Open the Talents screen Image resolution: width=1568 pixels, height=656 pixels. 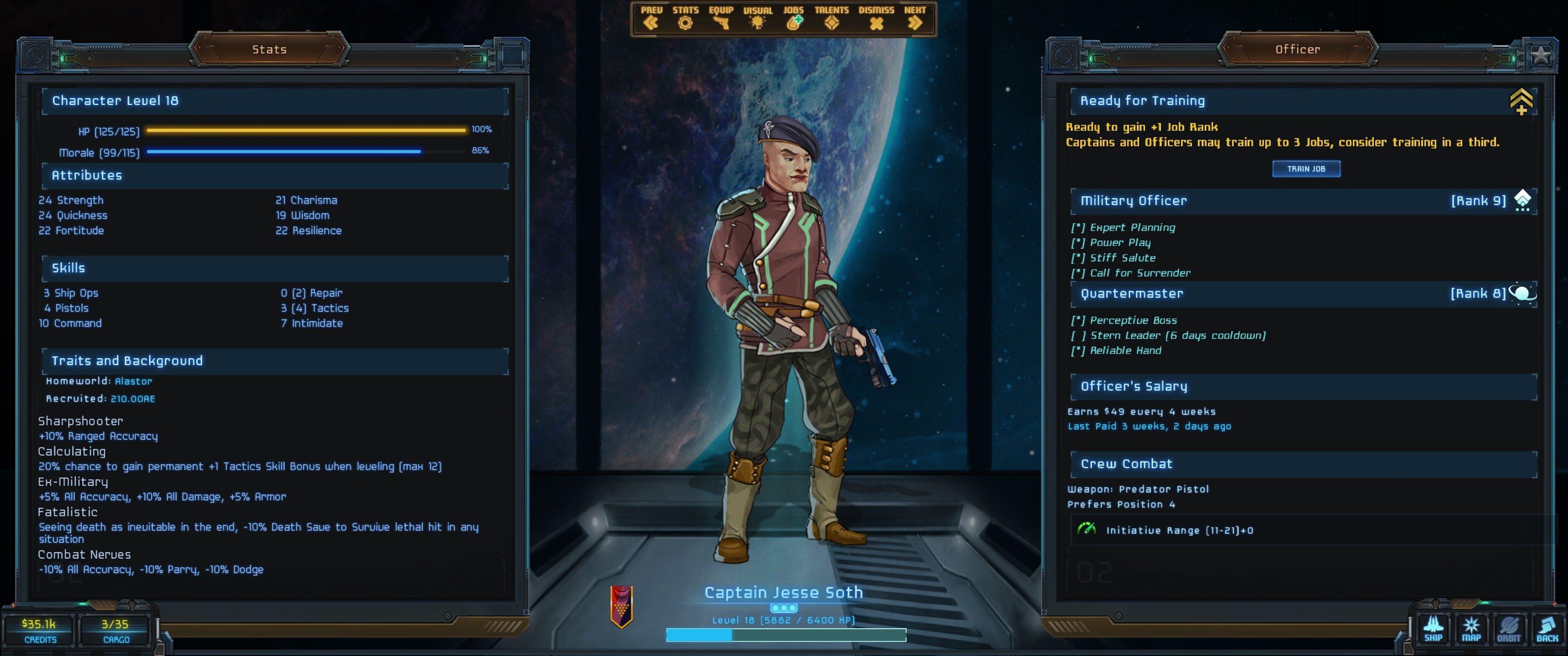point(831,19)
